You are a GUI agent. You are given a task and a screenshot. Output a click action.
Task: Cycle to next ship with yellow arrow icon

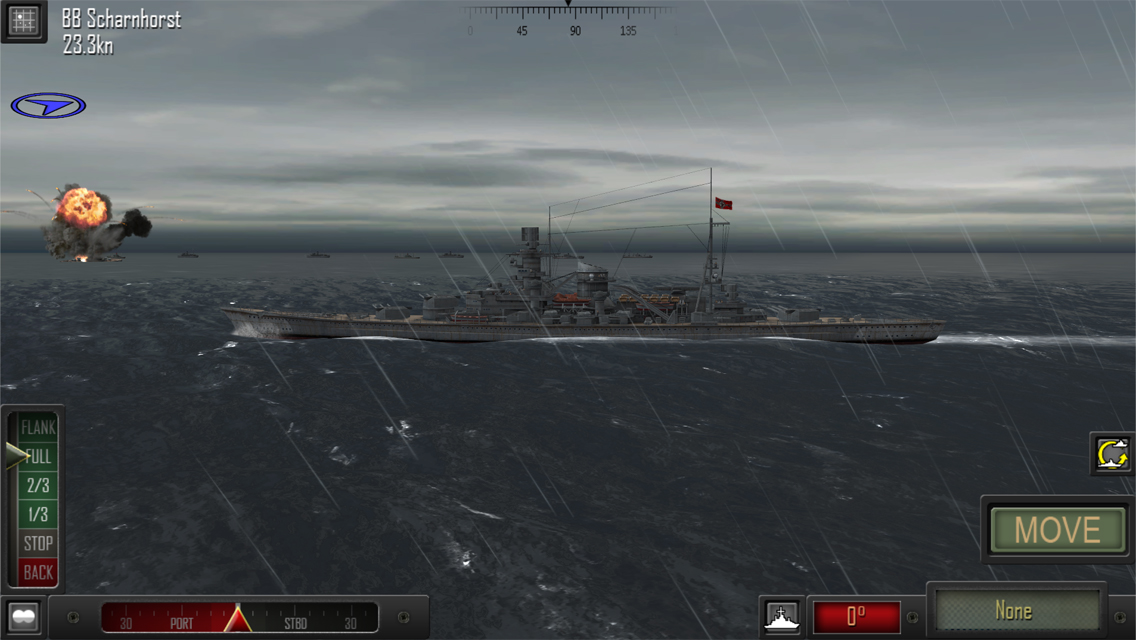pyautogui.click(x=1112, y=454)
